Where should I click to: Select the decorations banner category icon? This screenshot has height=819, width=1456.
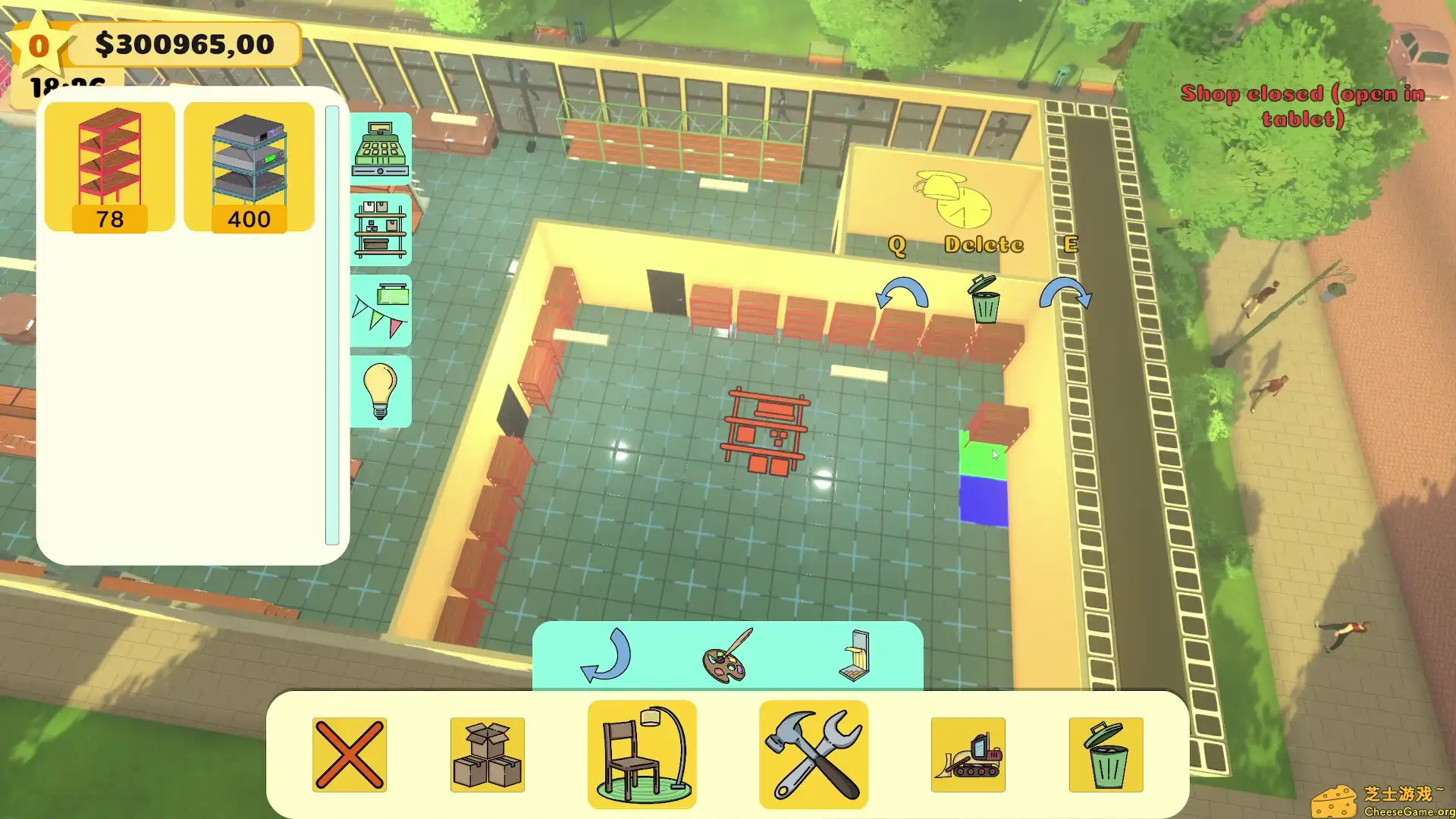(380, 308)
